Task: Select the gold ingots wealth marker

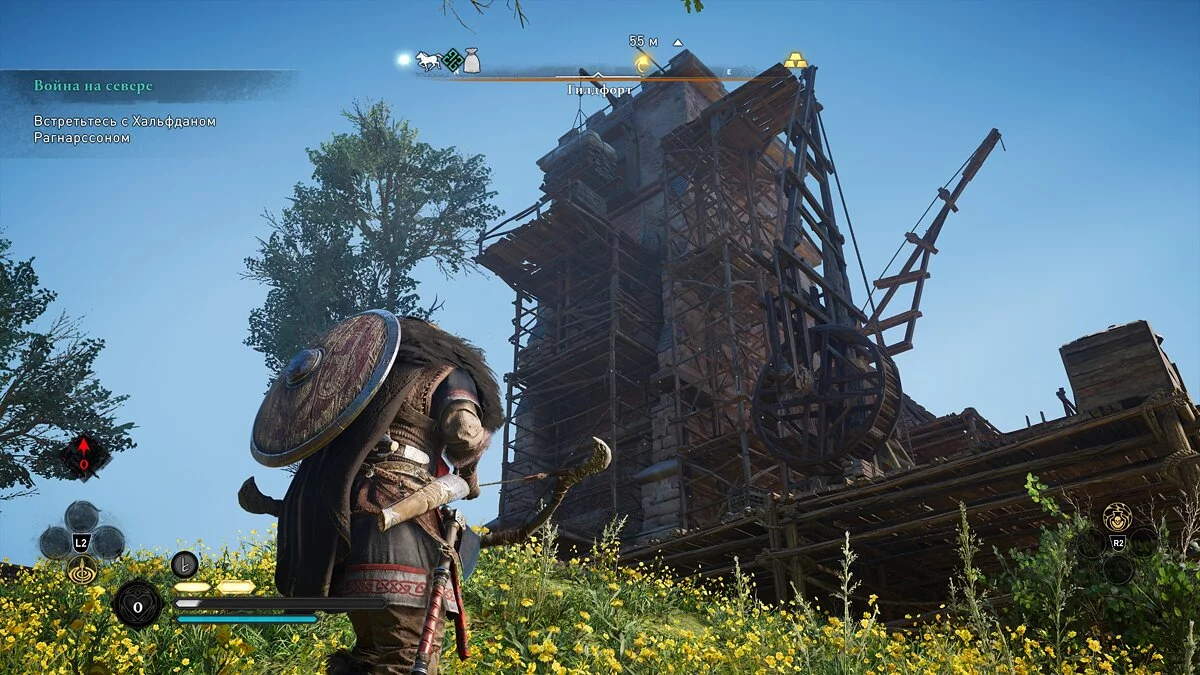Action: (x=795, y=60)
